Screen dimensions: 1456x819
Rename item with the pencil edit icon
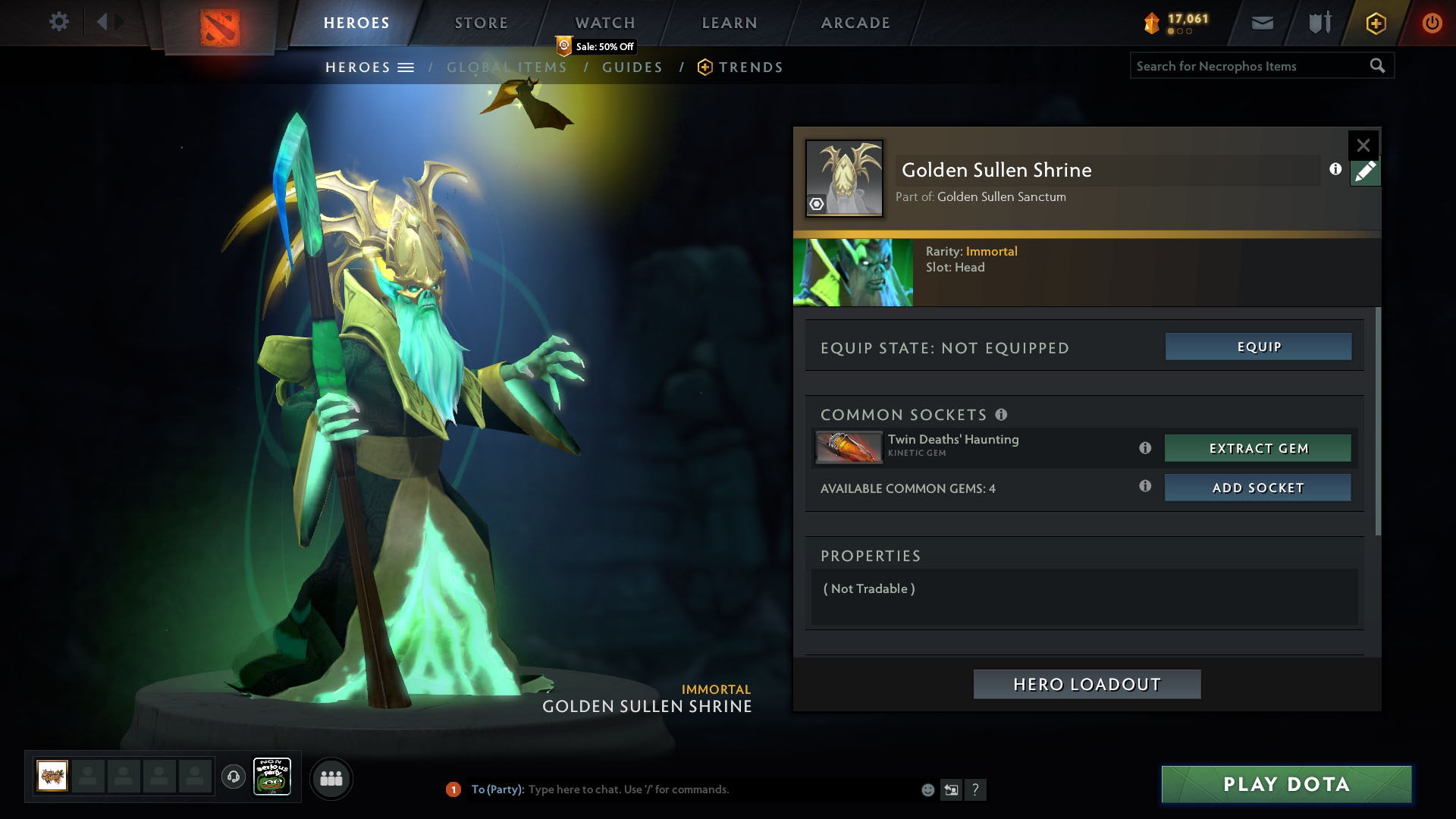[x=1365, y=172]
